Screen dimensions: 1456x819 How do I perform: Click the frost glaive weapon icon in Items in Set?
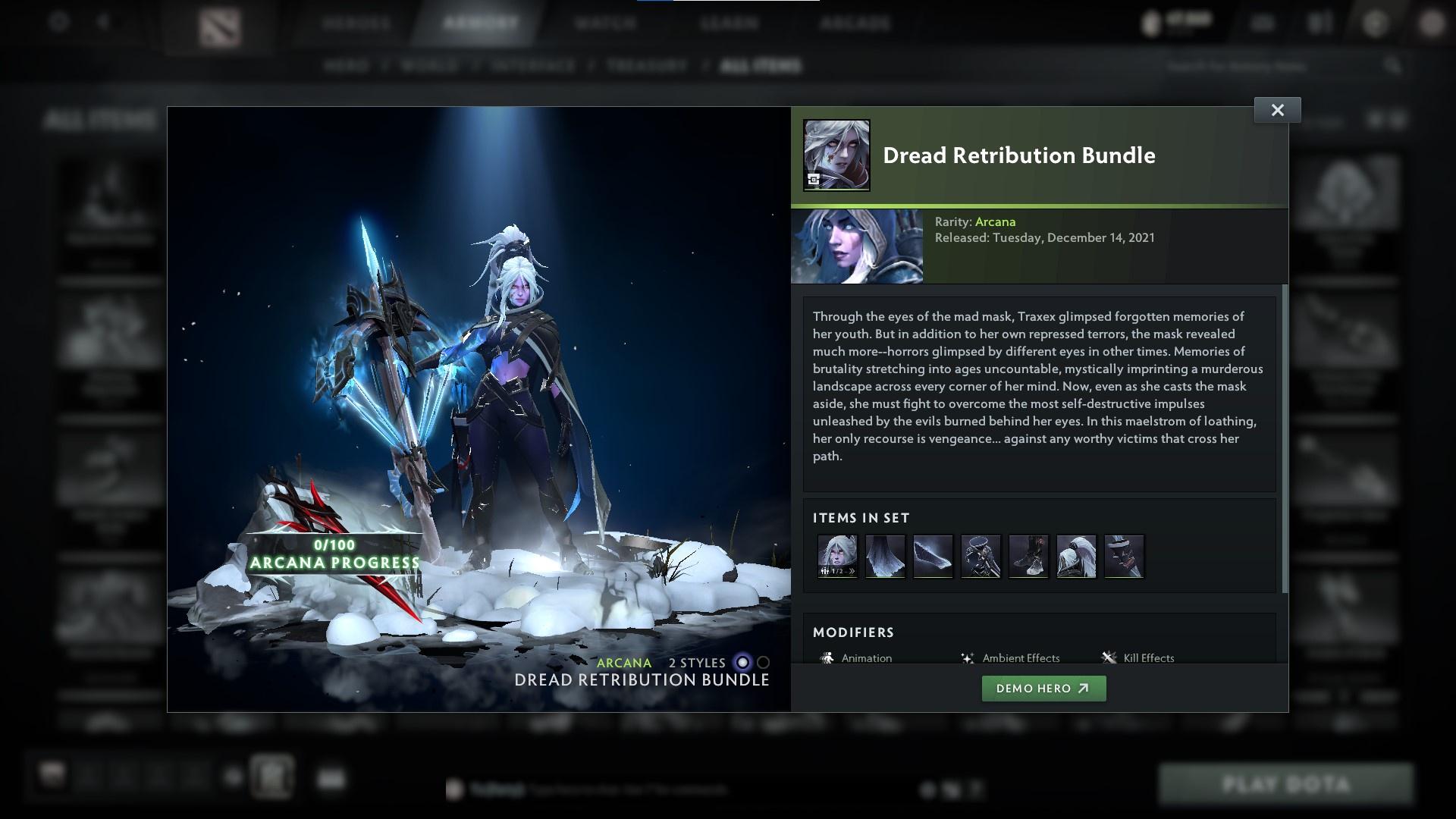(x=933, y=556)
